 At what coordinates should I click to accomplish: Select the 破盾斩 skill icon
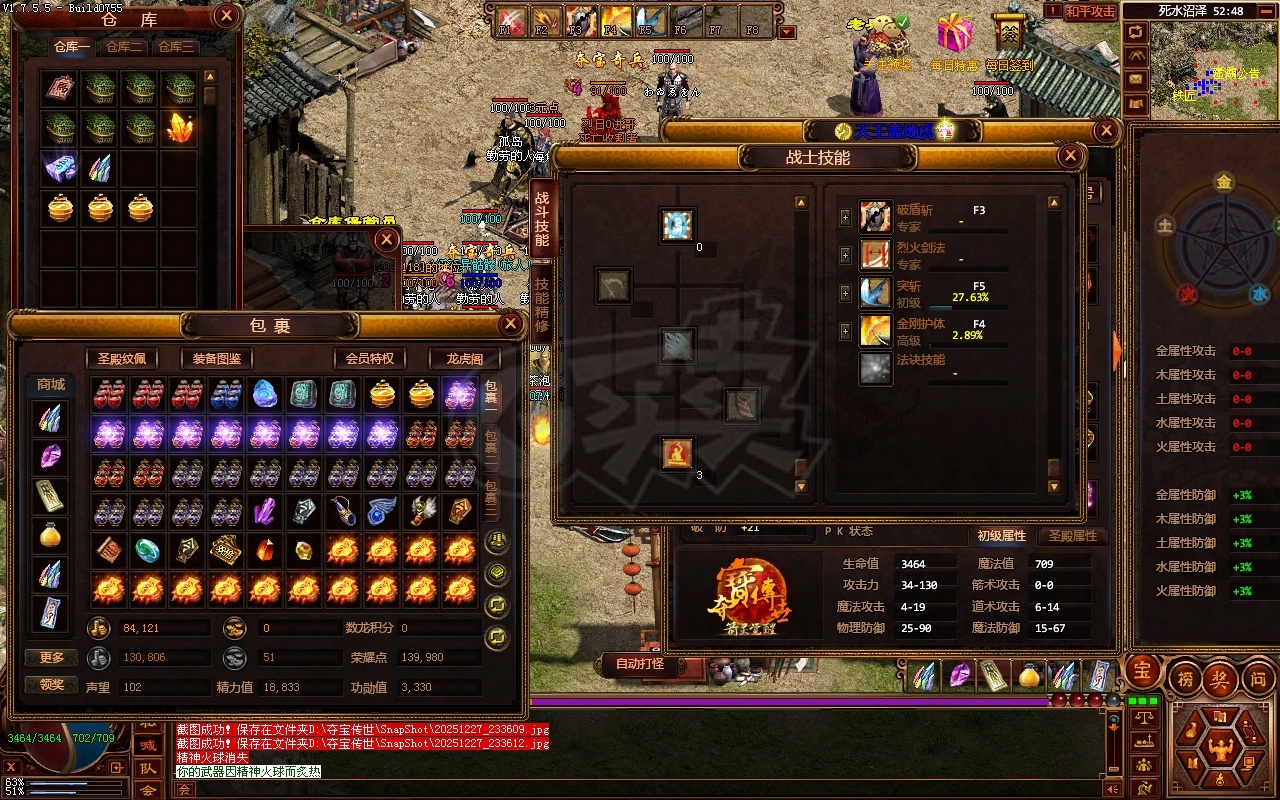(x=876, y=217)
